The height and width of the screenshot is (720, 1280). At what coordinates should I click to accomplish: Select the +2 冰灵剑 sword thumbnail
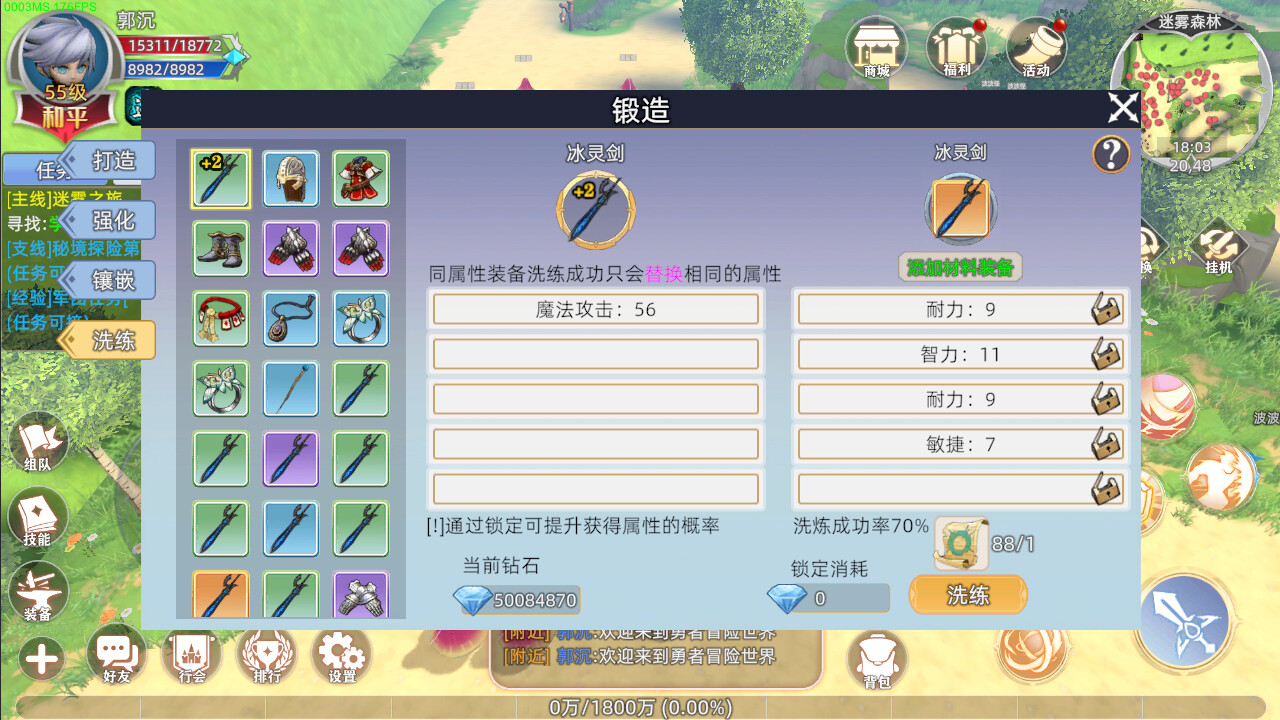pyautogui.click(x=220, y=179)
